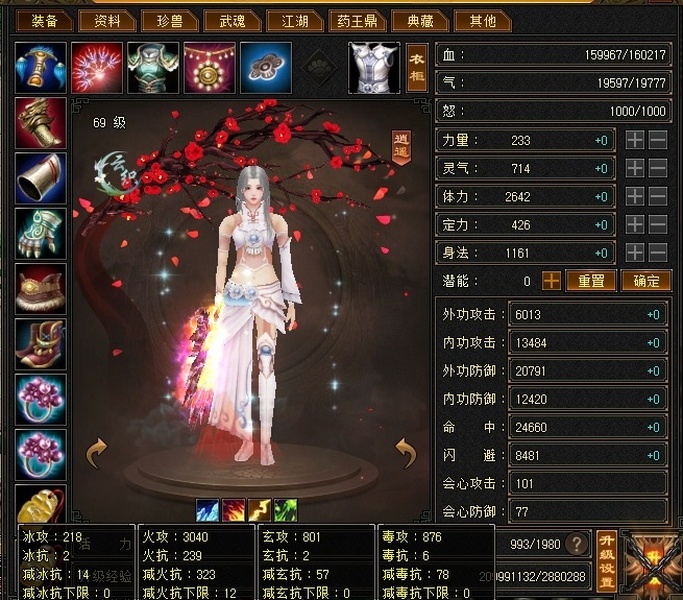Select the 珍兽 tab

click(163, 20)
